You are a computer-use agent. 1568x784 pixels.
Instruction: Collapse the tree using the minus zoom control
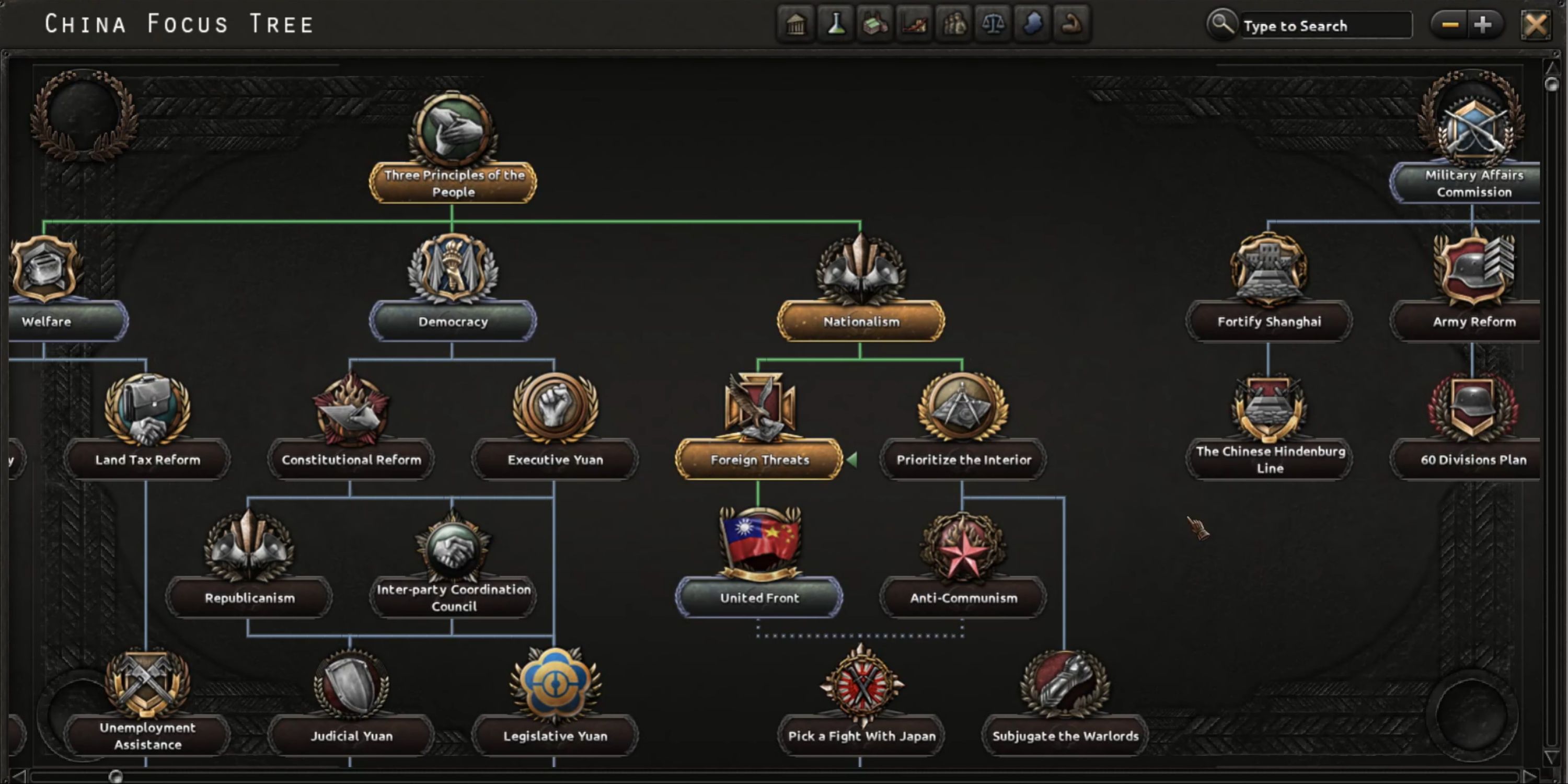[x=1449, y=25]
